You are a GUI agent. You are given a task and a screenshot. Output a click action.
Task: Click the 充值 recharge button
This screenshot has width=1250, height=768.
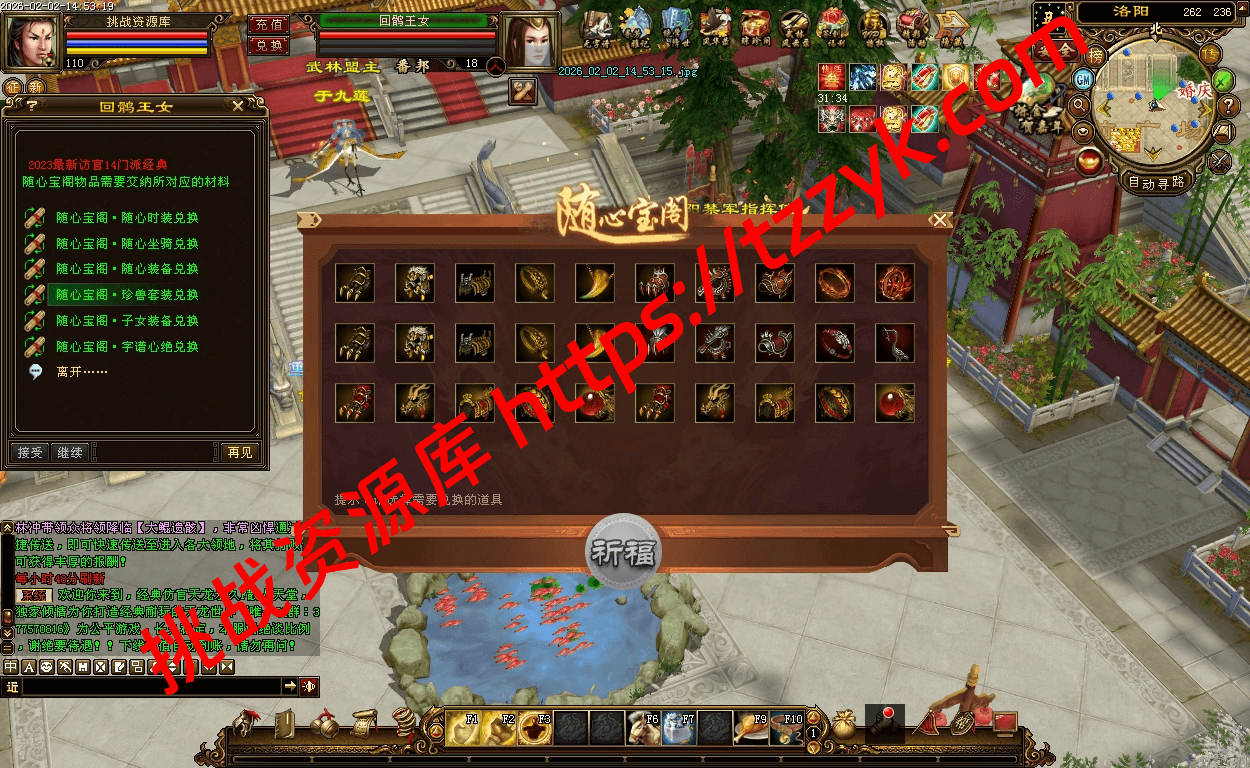tap(268, 24)
